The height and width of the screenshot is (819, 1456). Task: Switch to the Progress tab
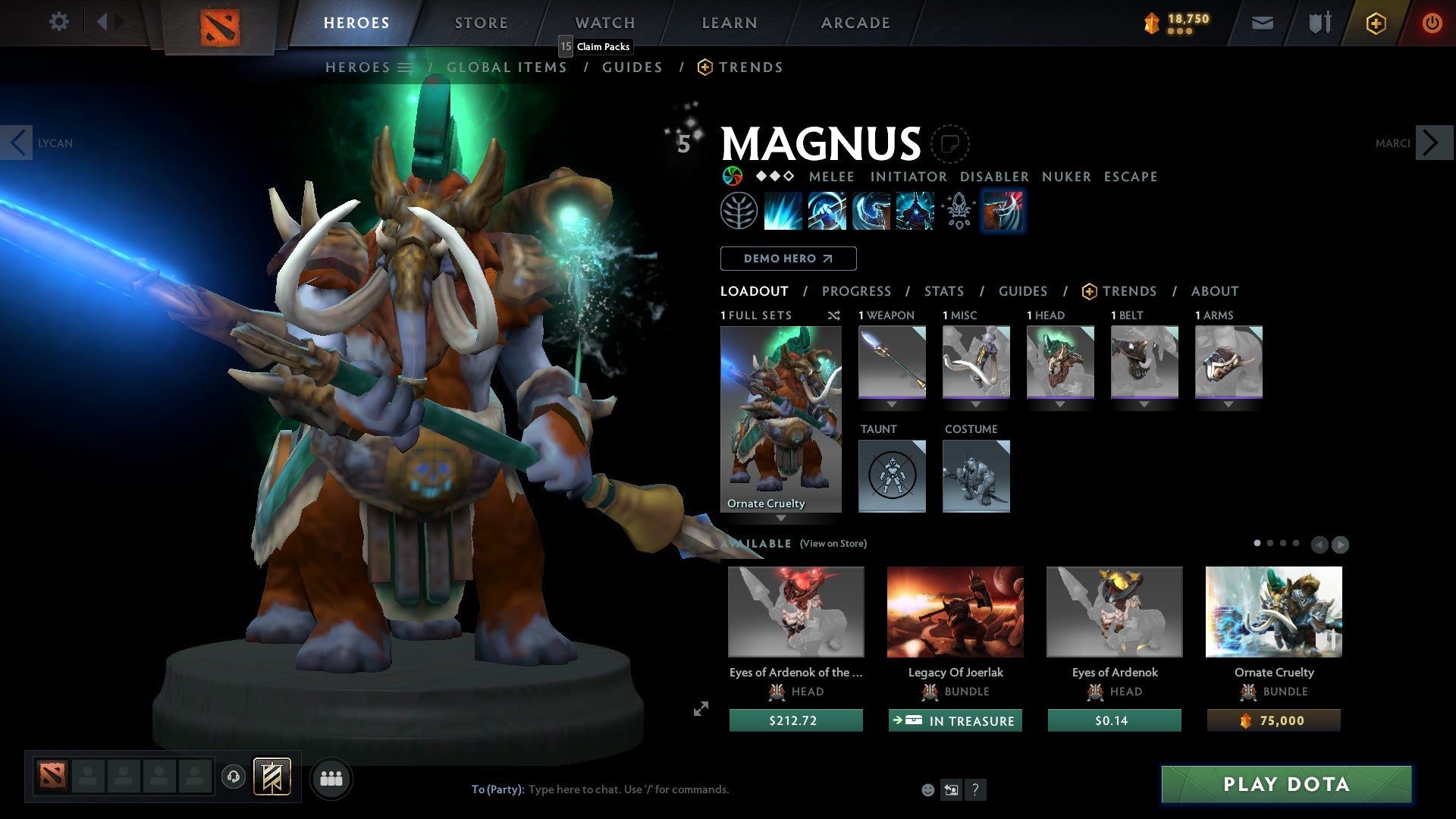857,291
